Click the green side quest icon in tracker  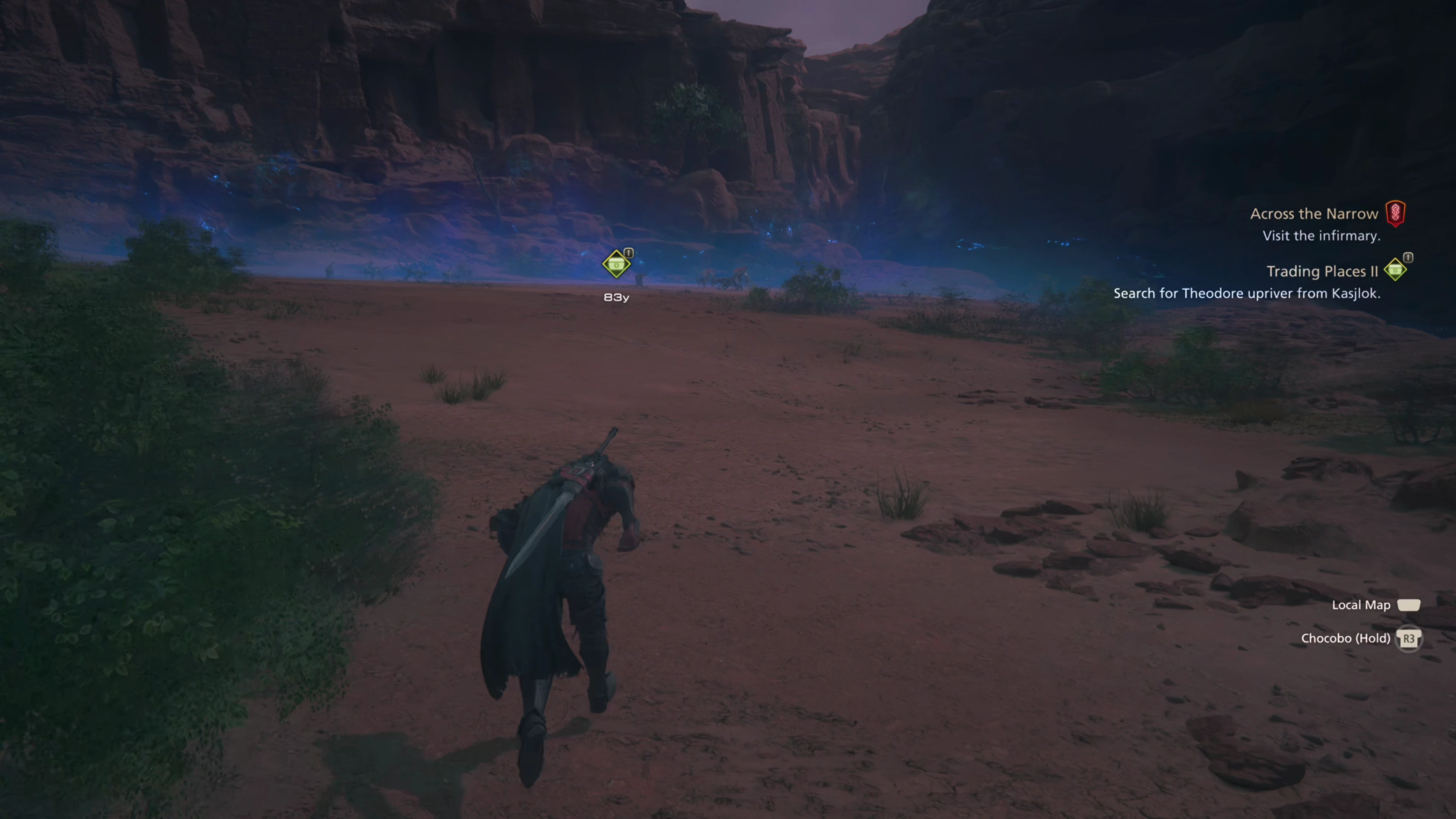click(x=1395, y=270)
